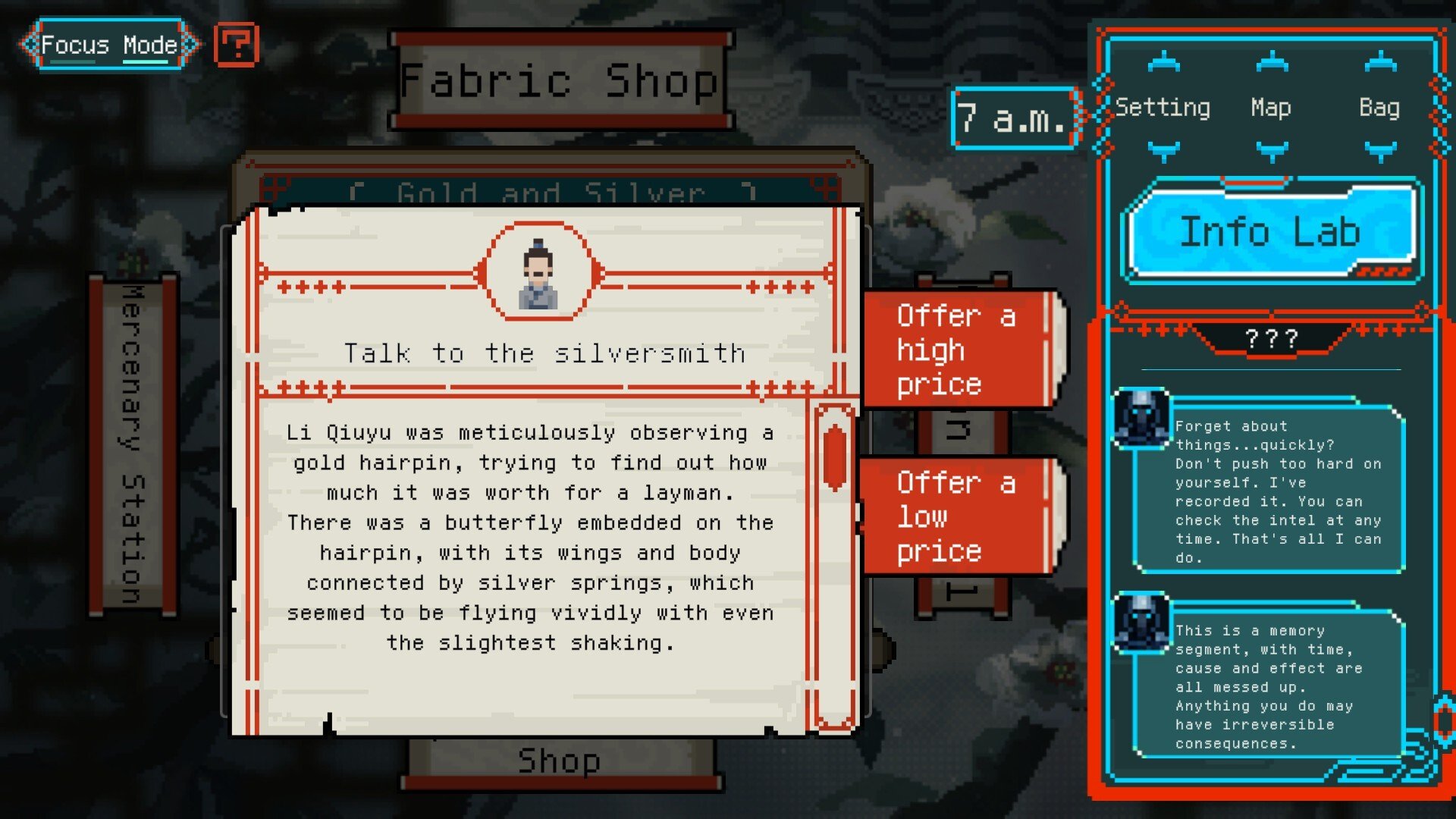Choose Offer a low price
1456x819 pixels.
pyautogui.click(x=959, y=516)
